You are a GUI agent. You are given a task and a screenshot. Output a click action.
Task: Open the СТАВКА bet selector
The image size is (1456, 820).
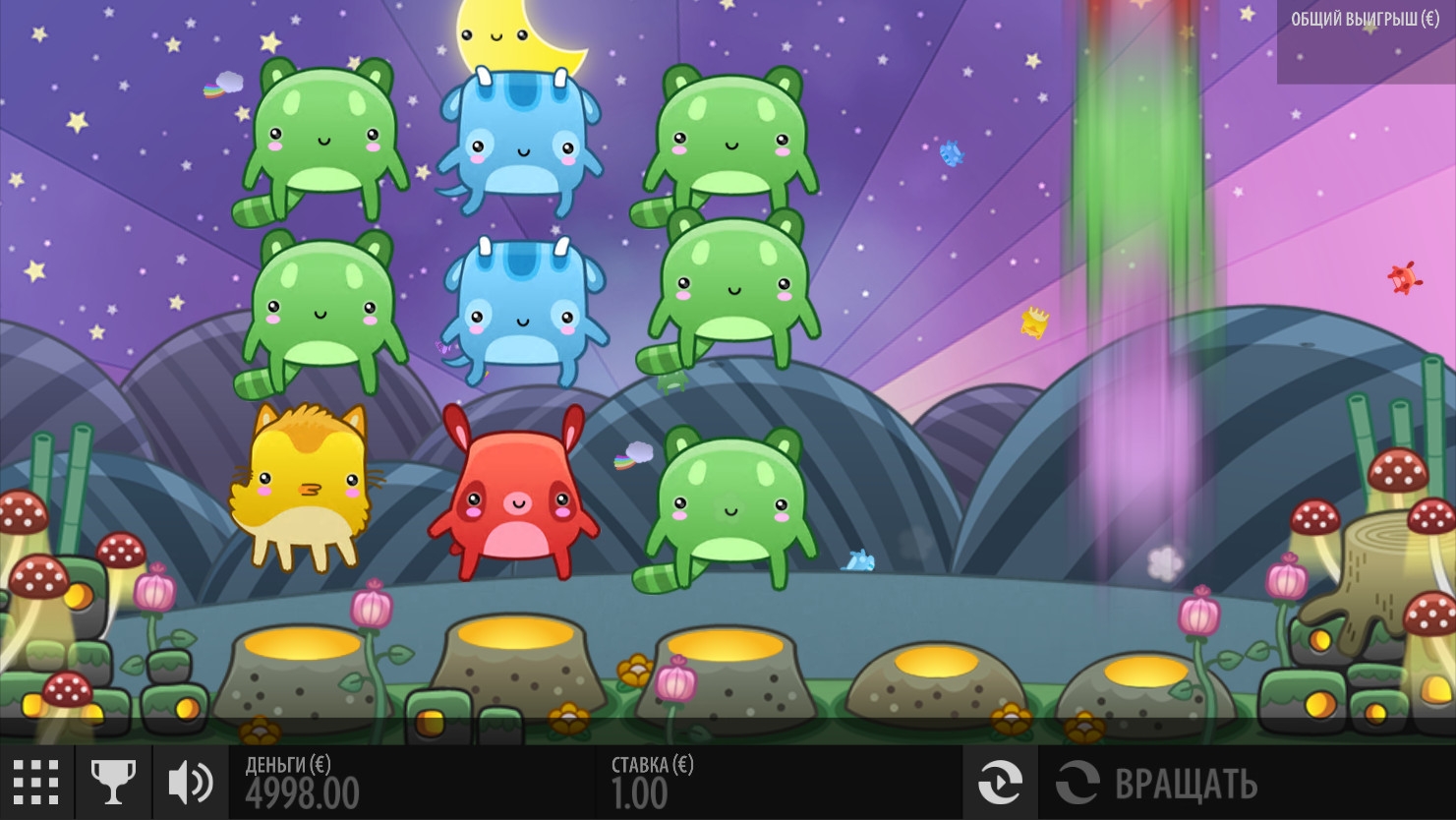click(652, 783)
